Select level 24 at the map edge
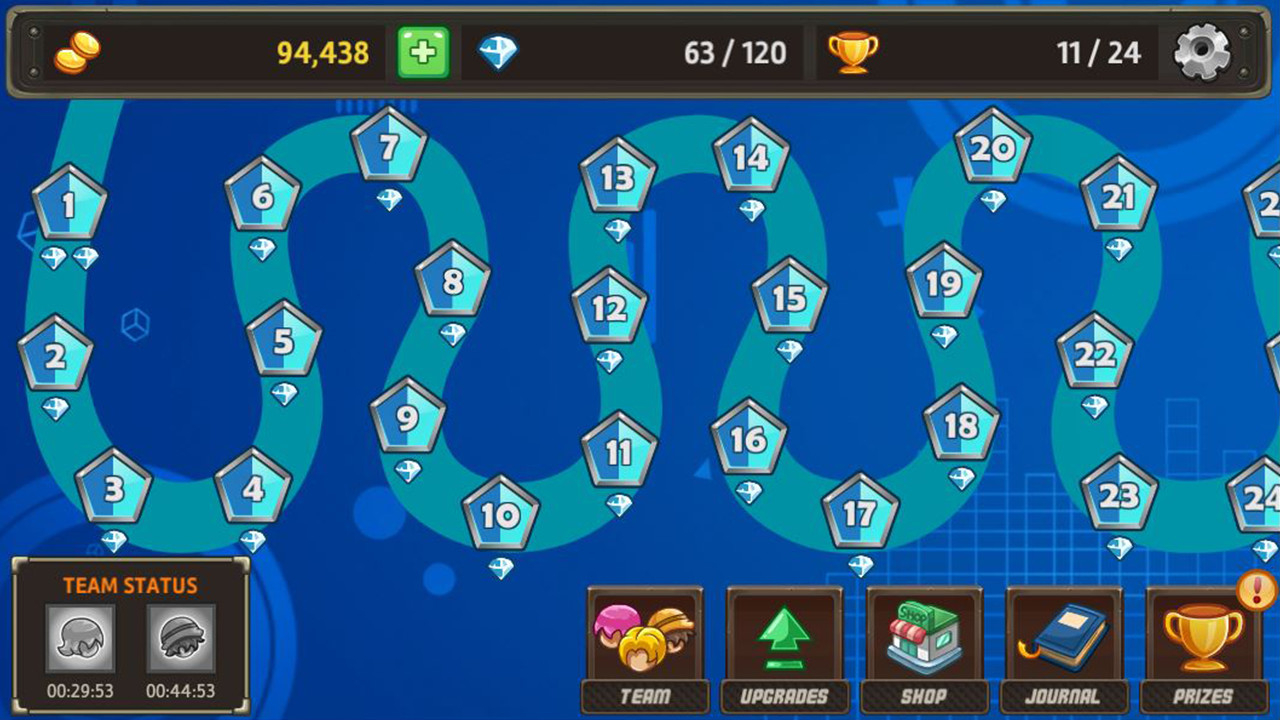Screen dimensions: 1280x720 tap(1262, 500)
